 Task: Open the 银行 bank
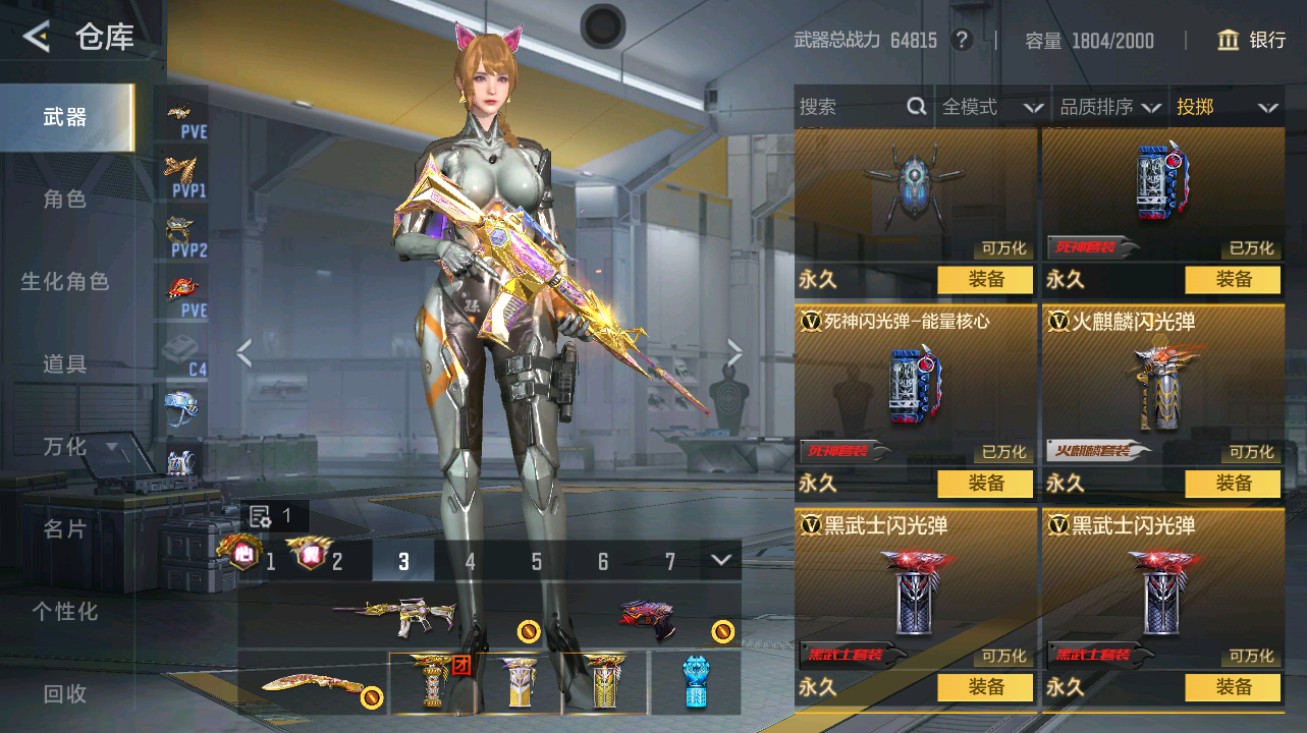click(1251, 40)
